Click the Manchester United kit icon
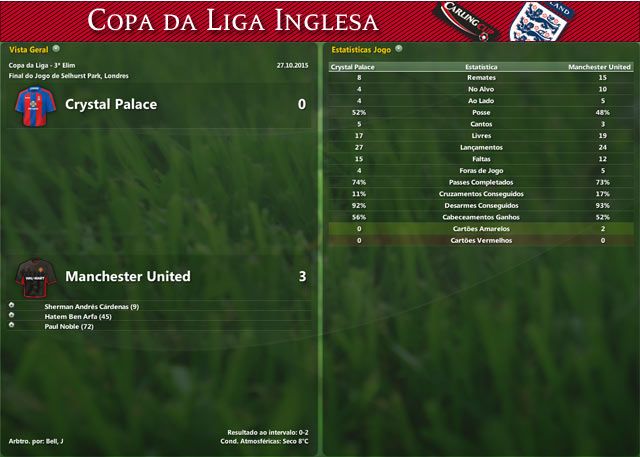The image size is (640, 457). pos(33,276)
